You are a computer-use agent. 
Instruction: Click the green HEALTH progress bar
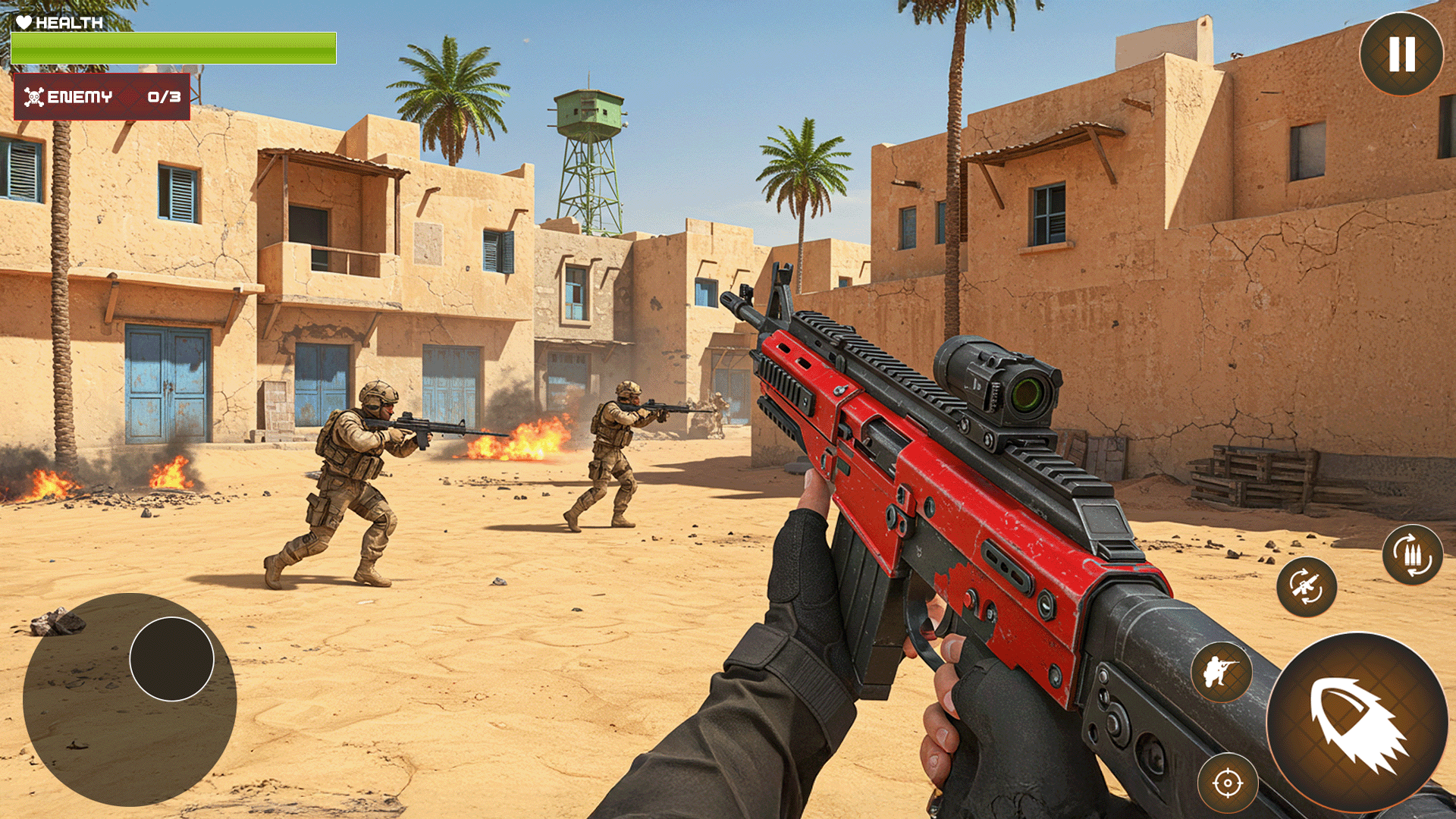pos(174,47)
